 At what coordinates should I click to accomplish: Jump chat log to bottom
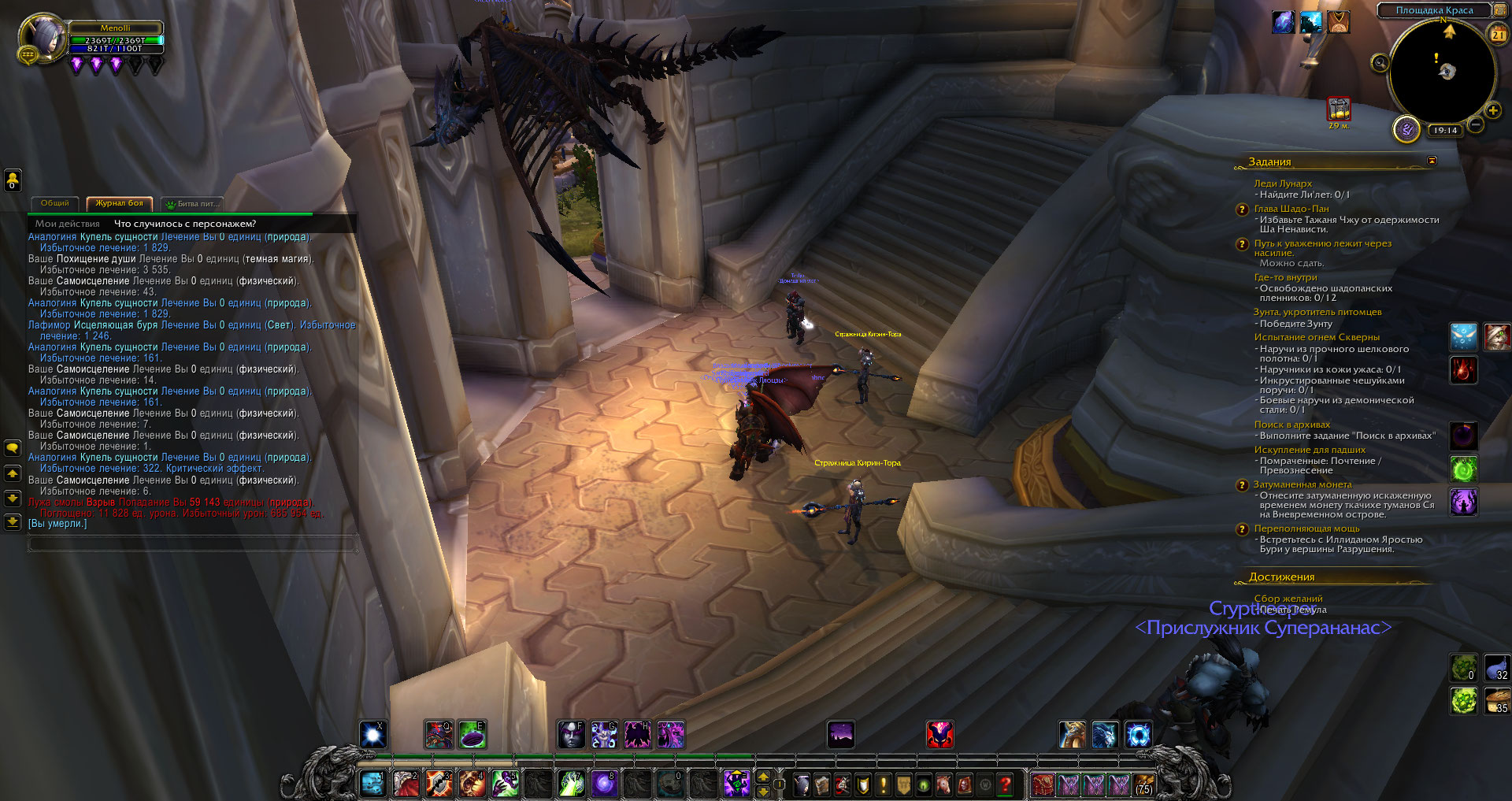(13, 521)
